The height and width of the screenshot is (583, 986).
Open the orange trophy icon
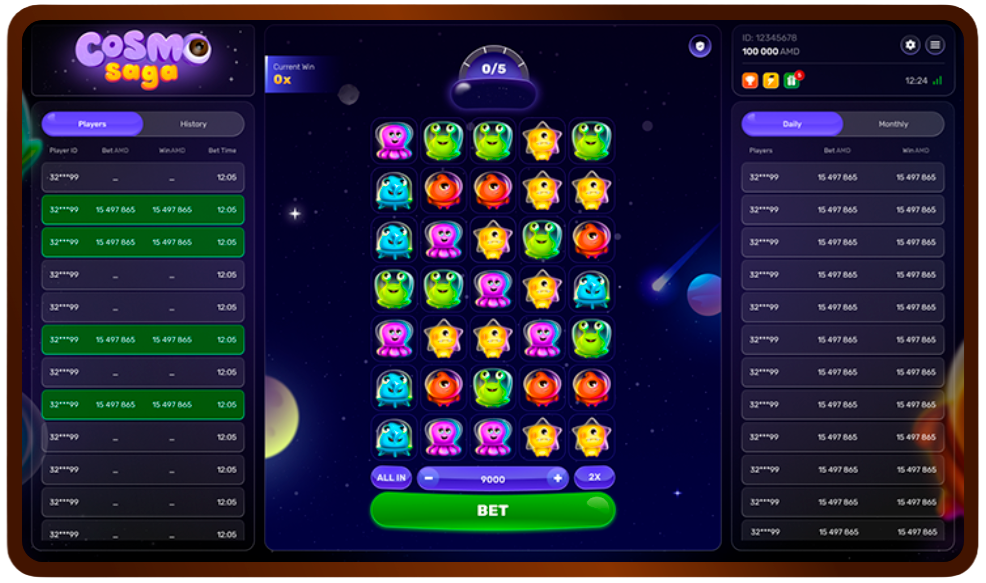click(x=750, y=80)
